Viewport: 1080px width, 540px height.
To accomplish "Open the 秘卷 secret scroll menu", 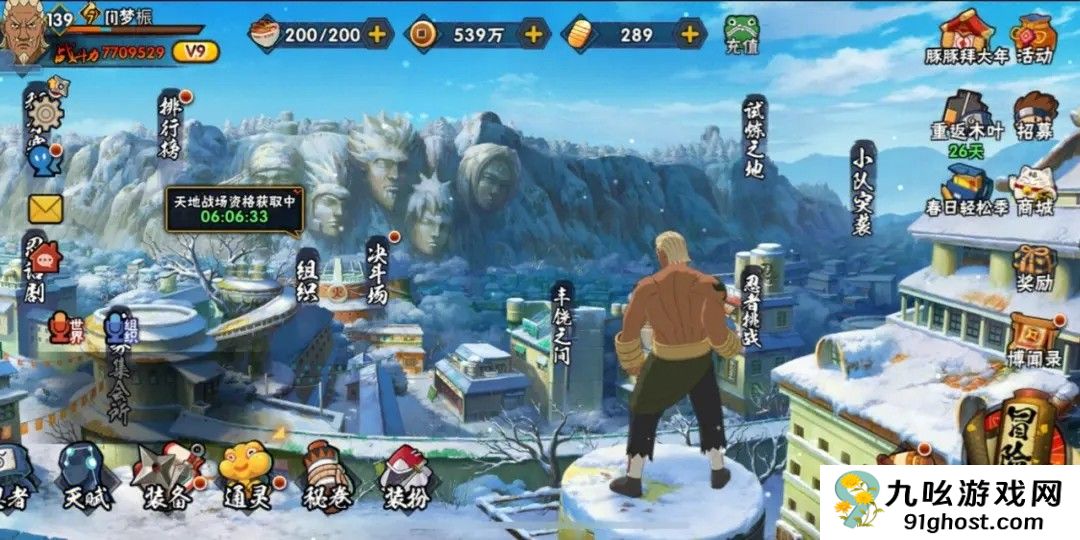I will click(x=325, y=475).
